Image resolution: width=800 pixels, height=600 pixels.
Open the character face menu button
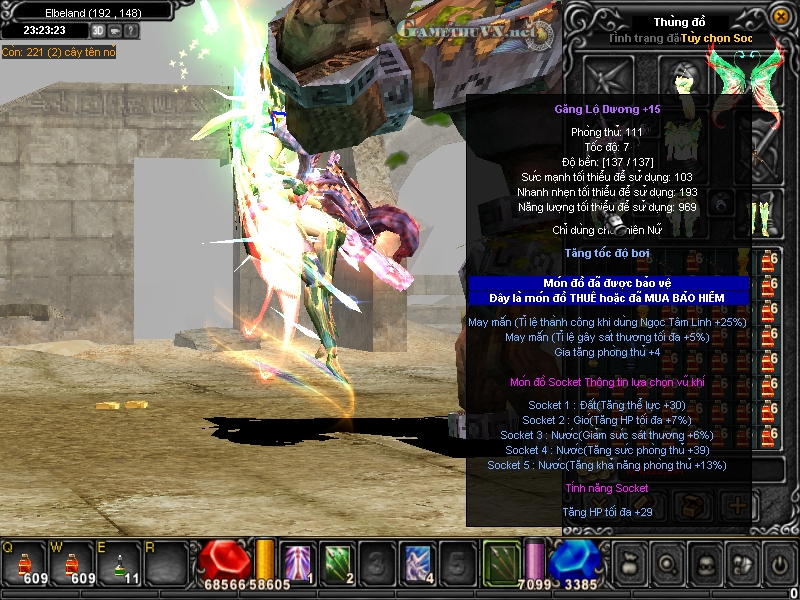[704, 563]
